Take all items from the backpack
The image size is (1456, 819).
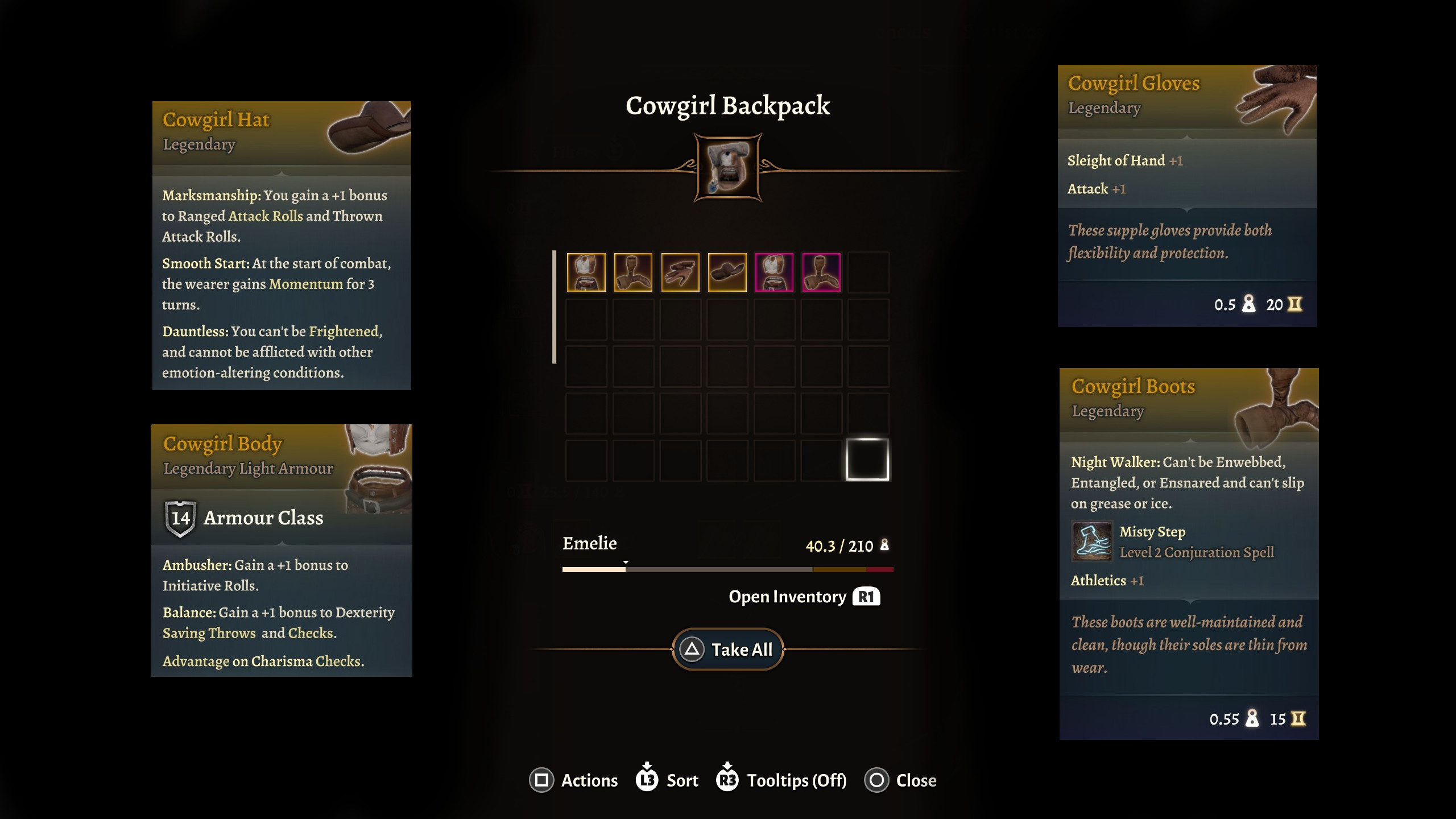coord(728,650)
